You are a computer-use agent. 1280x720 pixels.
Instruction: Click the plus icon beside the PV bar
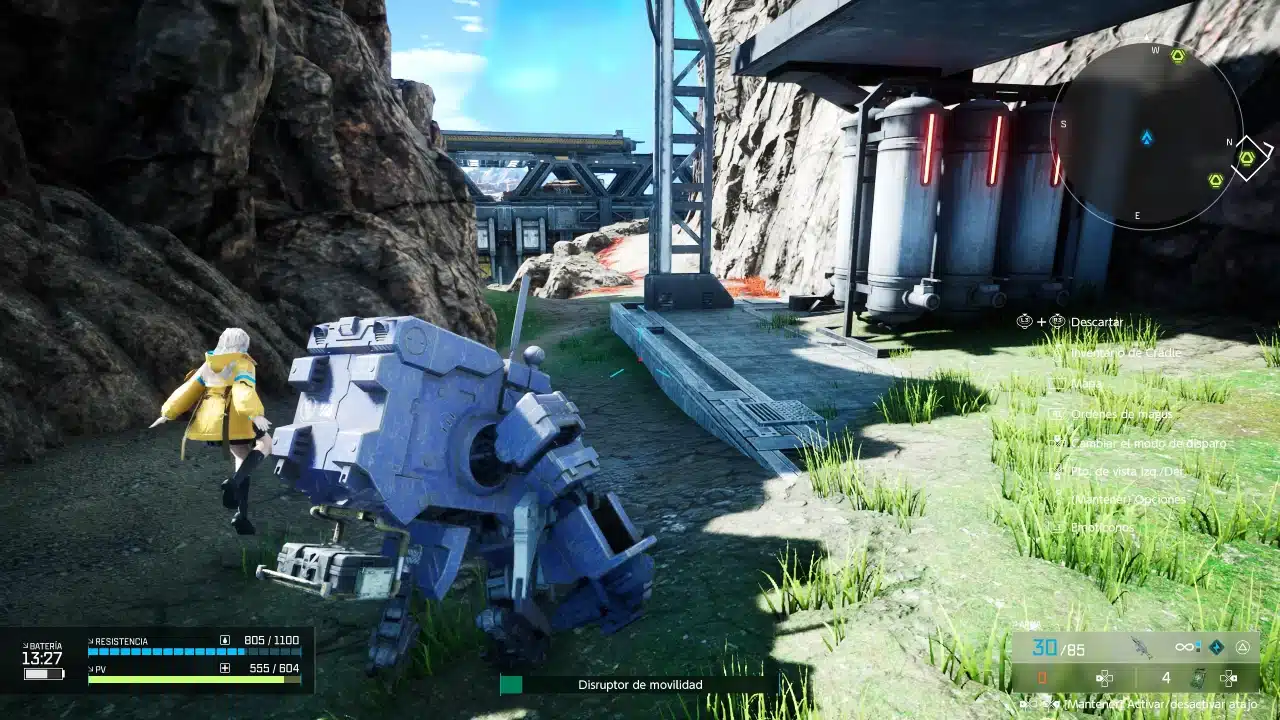click(x=224, y=668)
